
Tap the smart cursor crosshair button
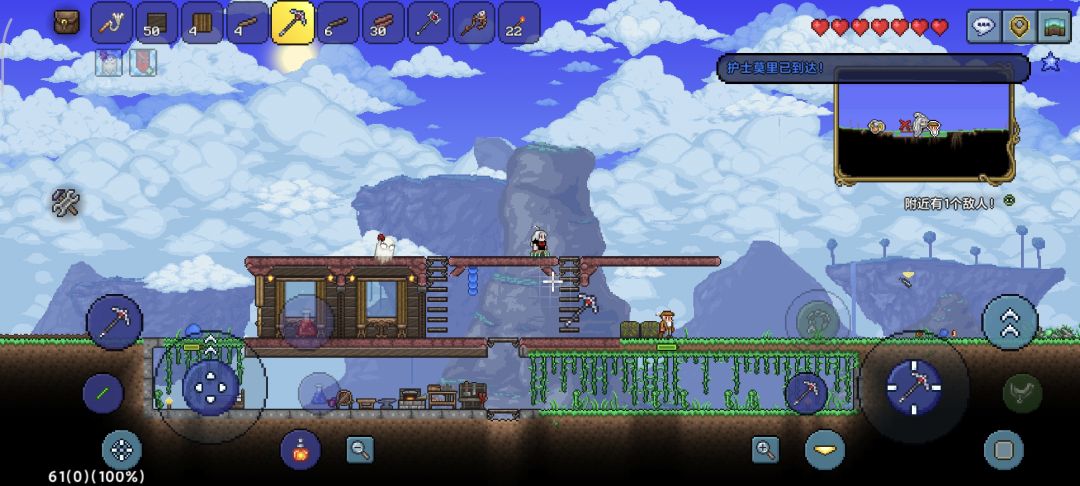click(122, 450)
